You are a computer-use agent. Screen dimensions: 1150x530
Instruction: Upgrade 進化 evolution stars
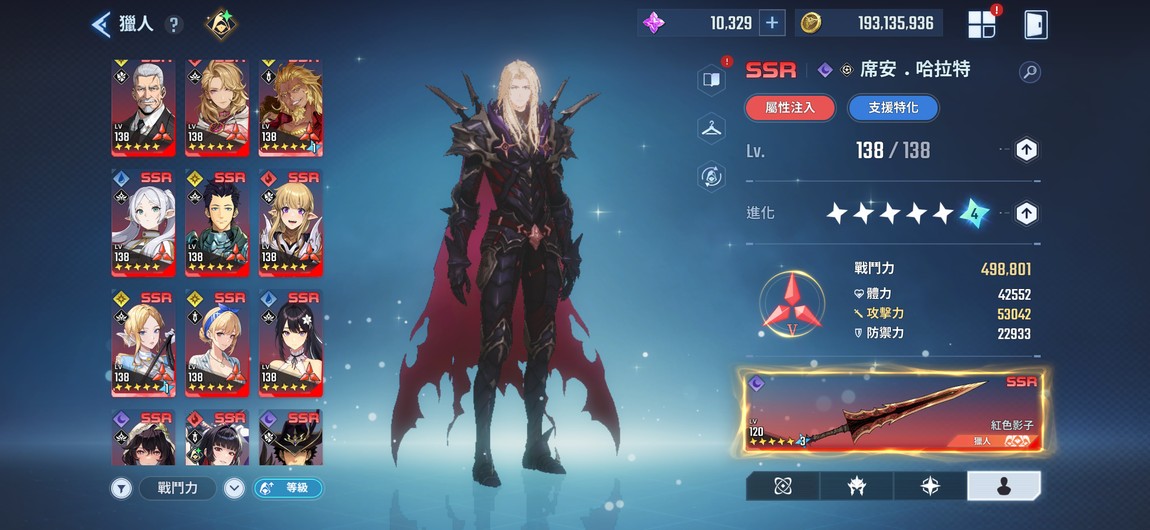pyautogui.click(x=1026, y=213)
